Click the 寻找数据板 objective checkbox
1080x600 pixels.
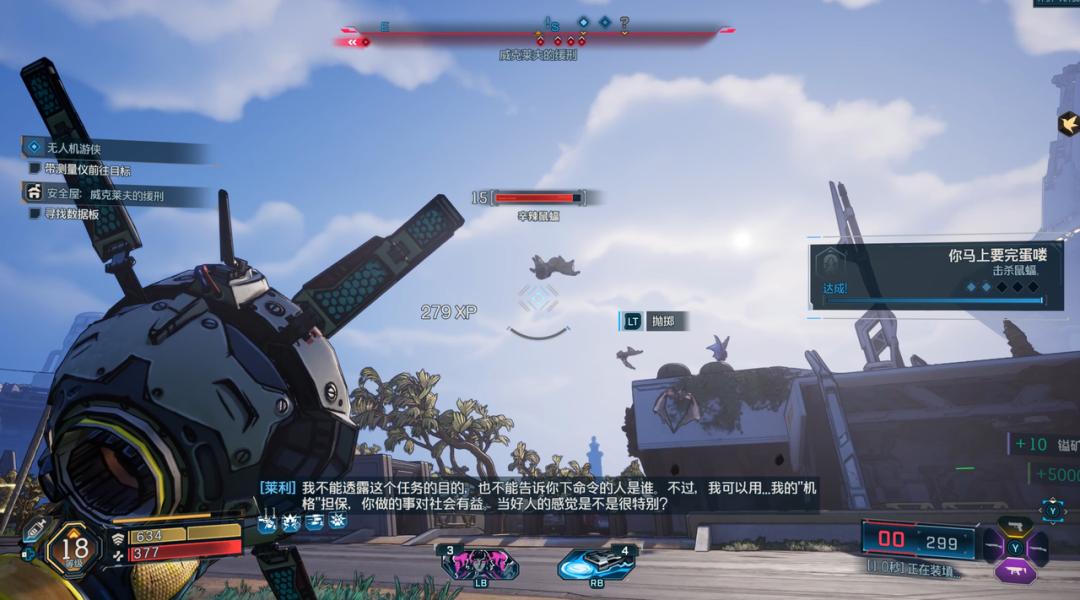tap(35, 213)
